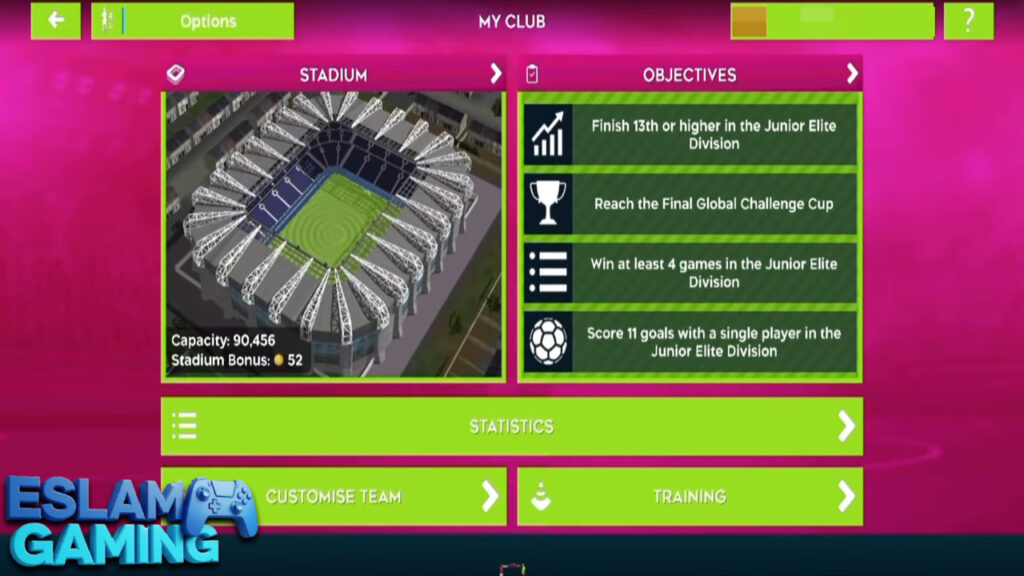This screenshot has width=1024, height=576.
Task: Select the Win at least 4 games objective
Action: (690, 273)
